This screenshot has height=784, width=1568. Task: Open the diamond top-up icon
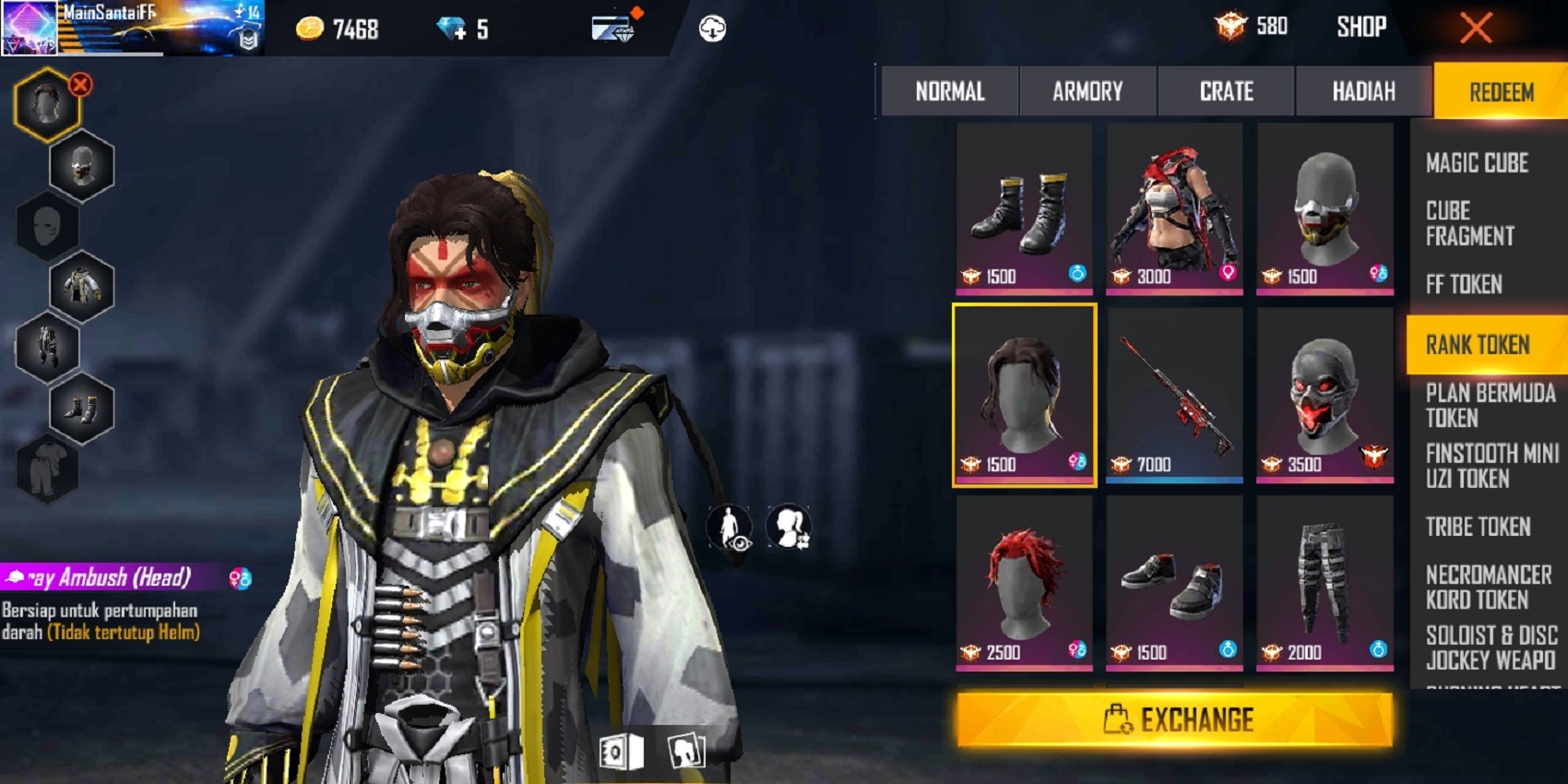(452, 26)
